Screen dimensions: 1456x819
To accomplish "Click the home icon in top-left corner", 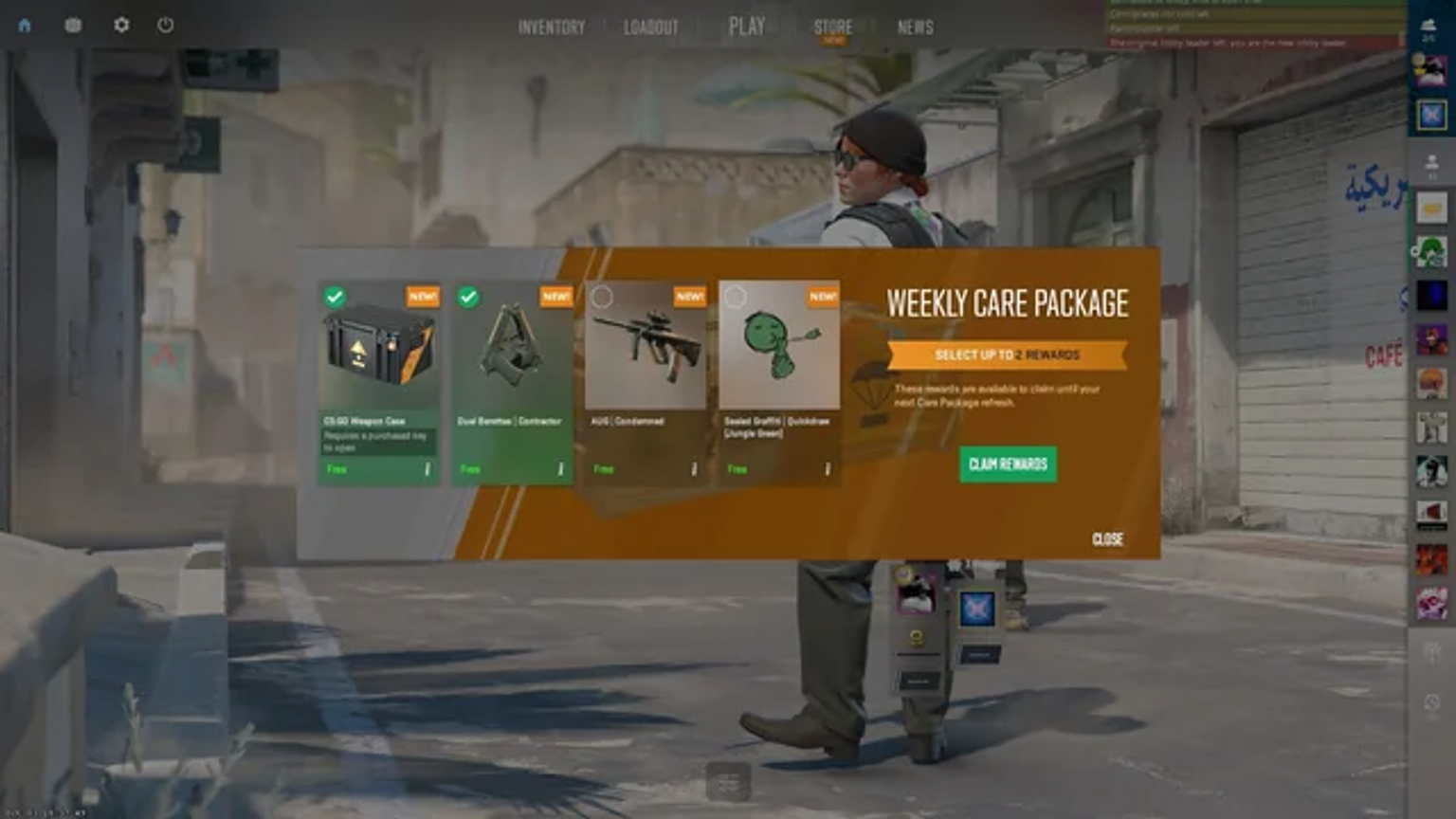I will pos(25,26).
